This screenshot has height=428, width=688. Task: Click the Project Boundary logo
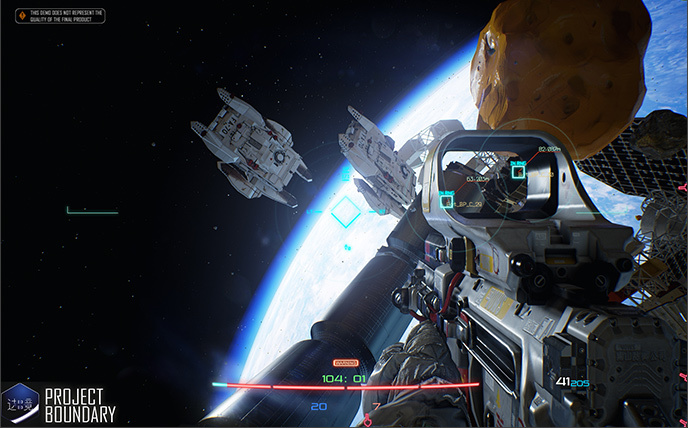(60, 402)
